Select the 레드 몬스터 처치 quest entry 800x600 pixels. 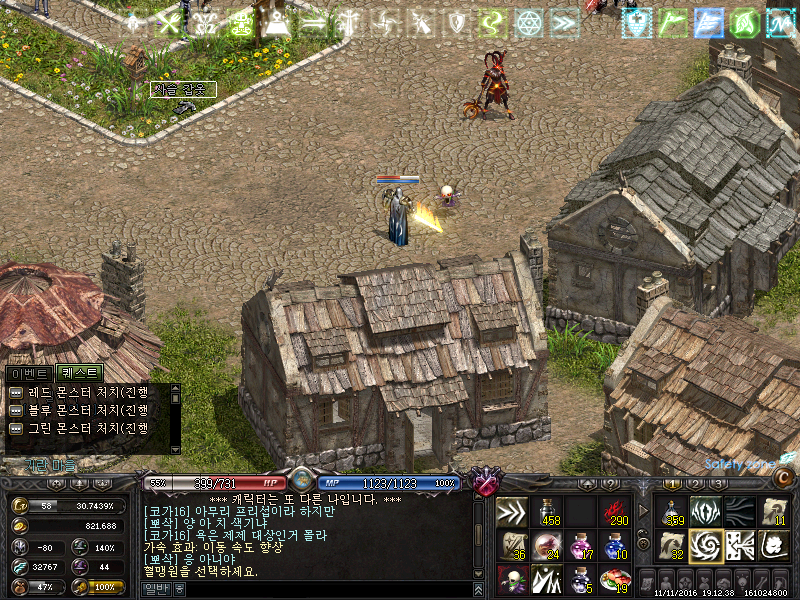tap(80, 392)
